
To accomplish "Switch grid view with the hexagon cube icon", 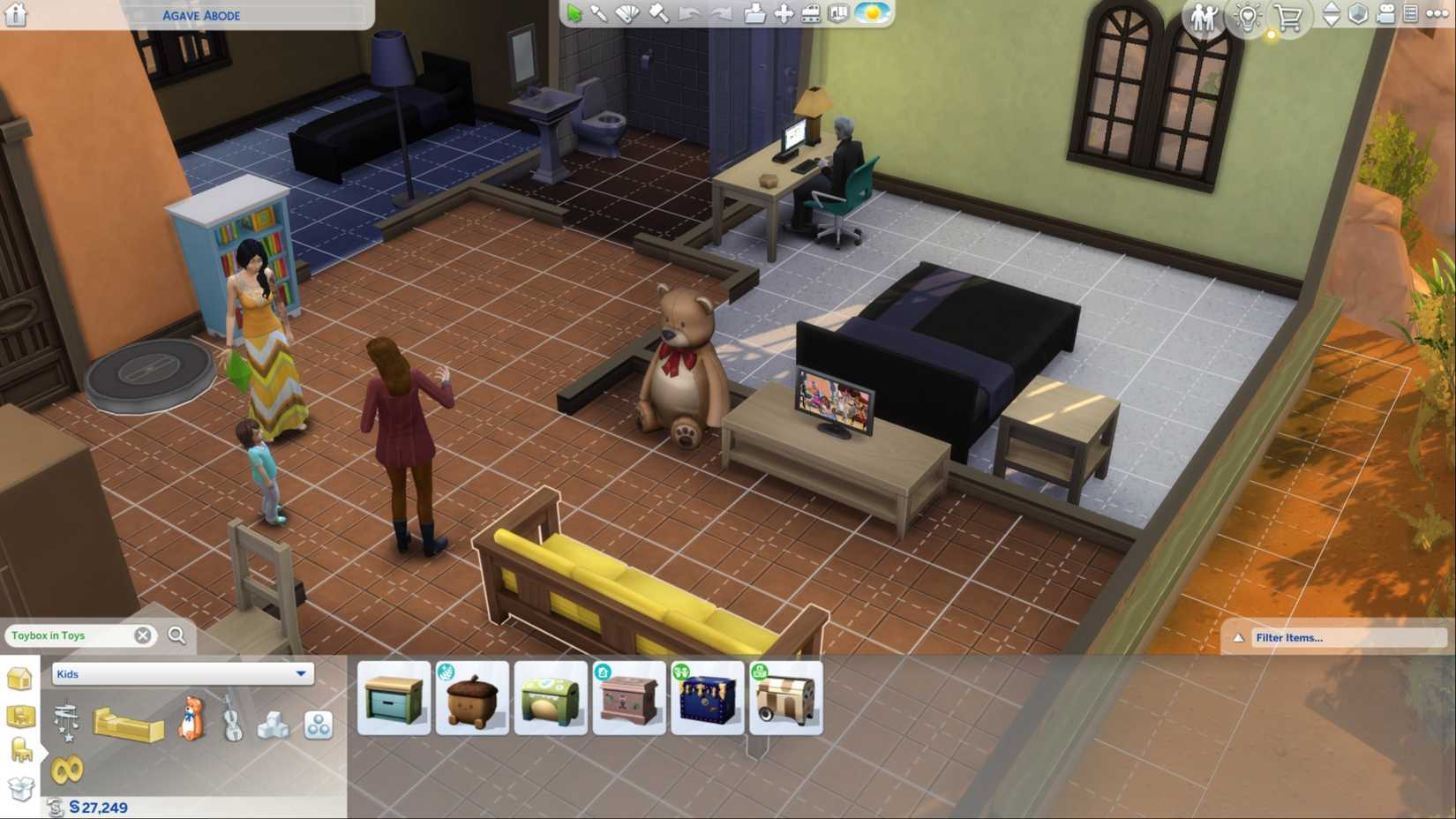I will [x=1358, y=14].
